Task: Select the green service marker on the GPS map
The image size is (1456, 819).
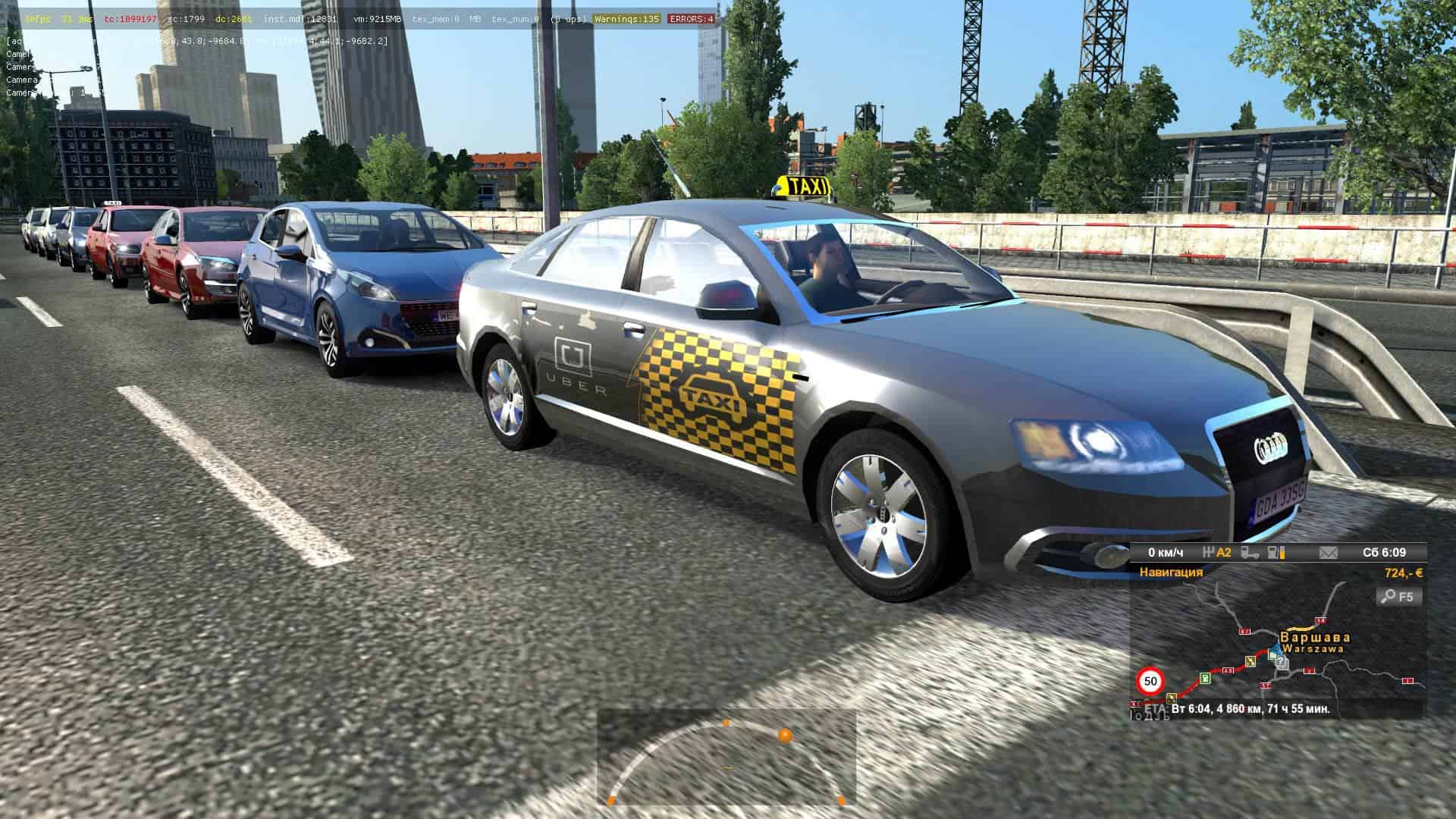Action: click(1207, 678)
